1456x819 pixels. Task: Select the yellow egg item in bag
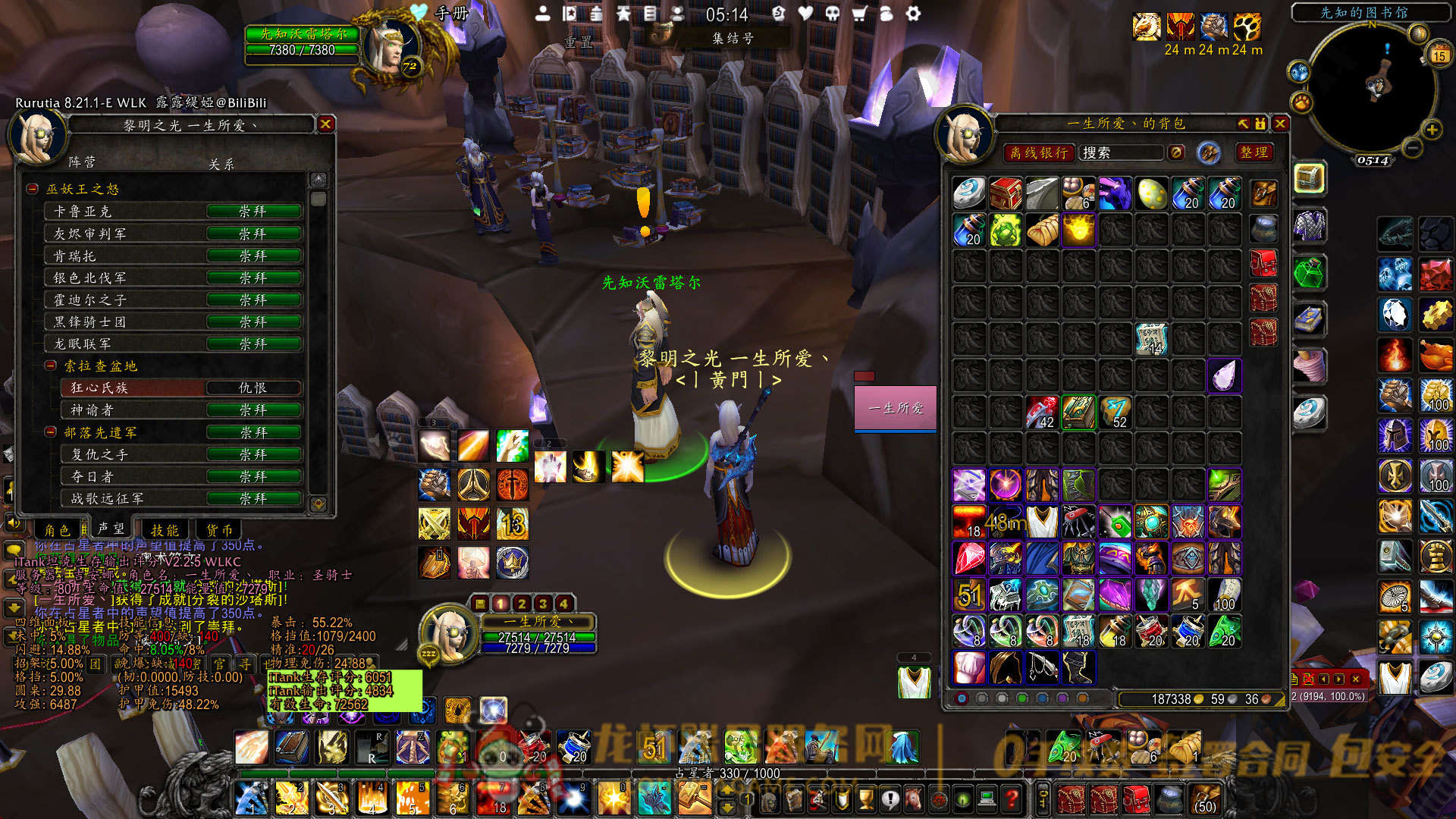click(1151, 194)
